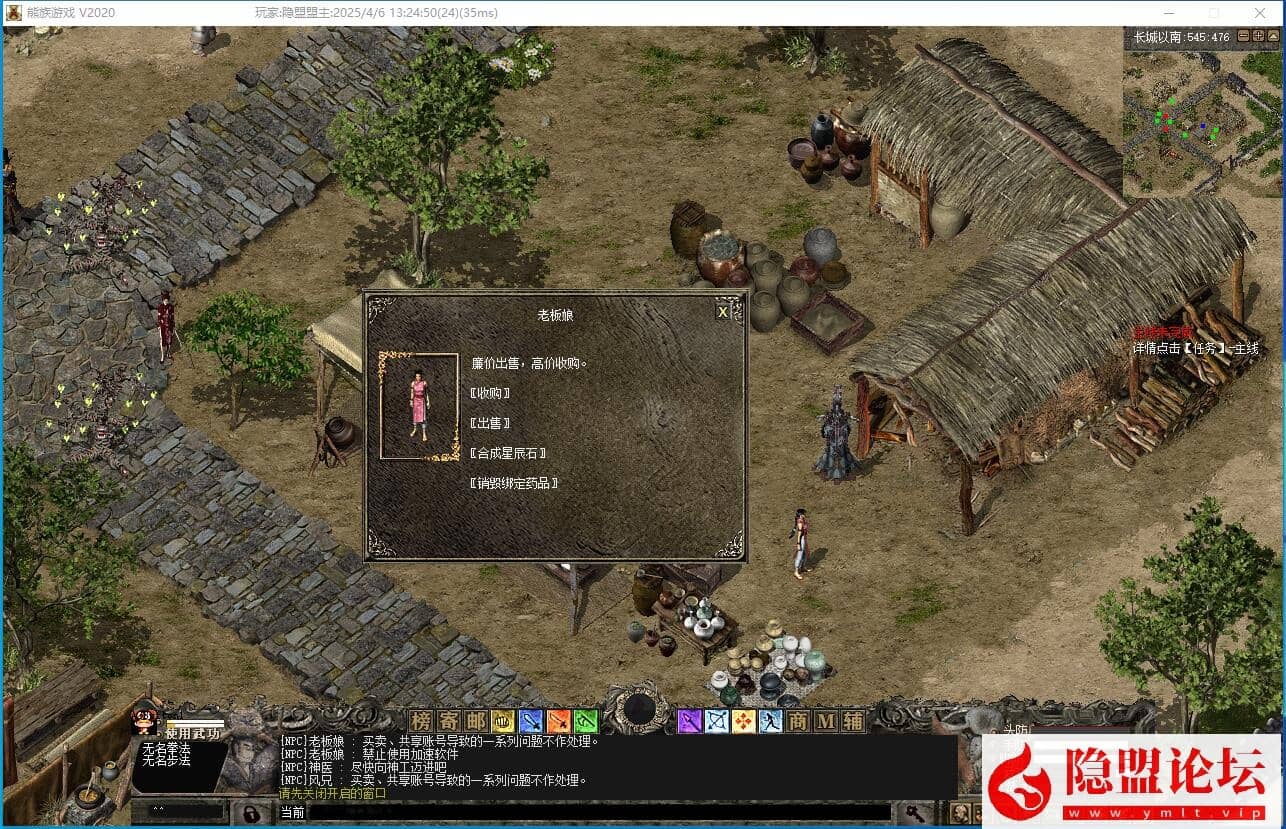This screenshot has height=829, width=1286.
Task: Select the orange sword stance icon
Action: pyautogui.click(x=558, y=720)
